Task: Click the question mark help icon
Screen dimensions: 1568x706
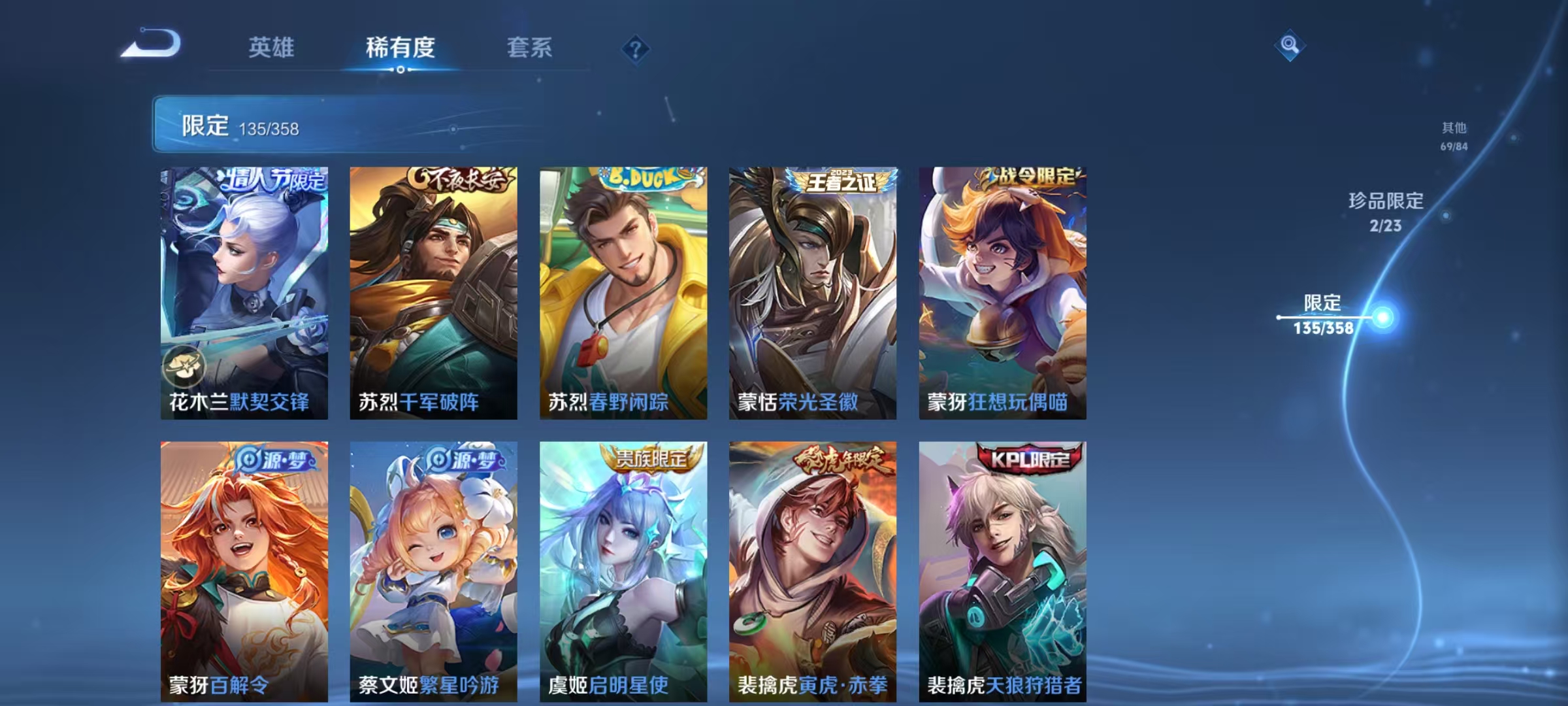Action: pyautogui.click(x=637, y=49)
